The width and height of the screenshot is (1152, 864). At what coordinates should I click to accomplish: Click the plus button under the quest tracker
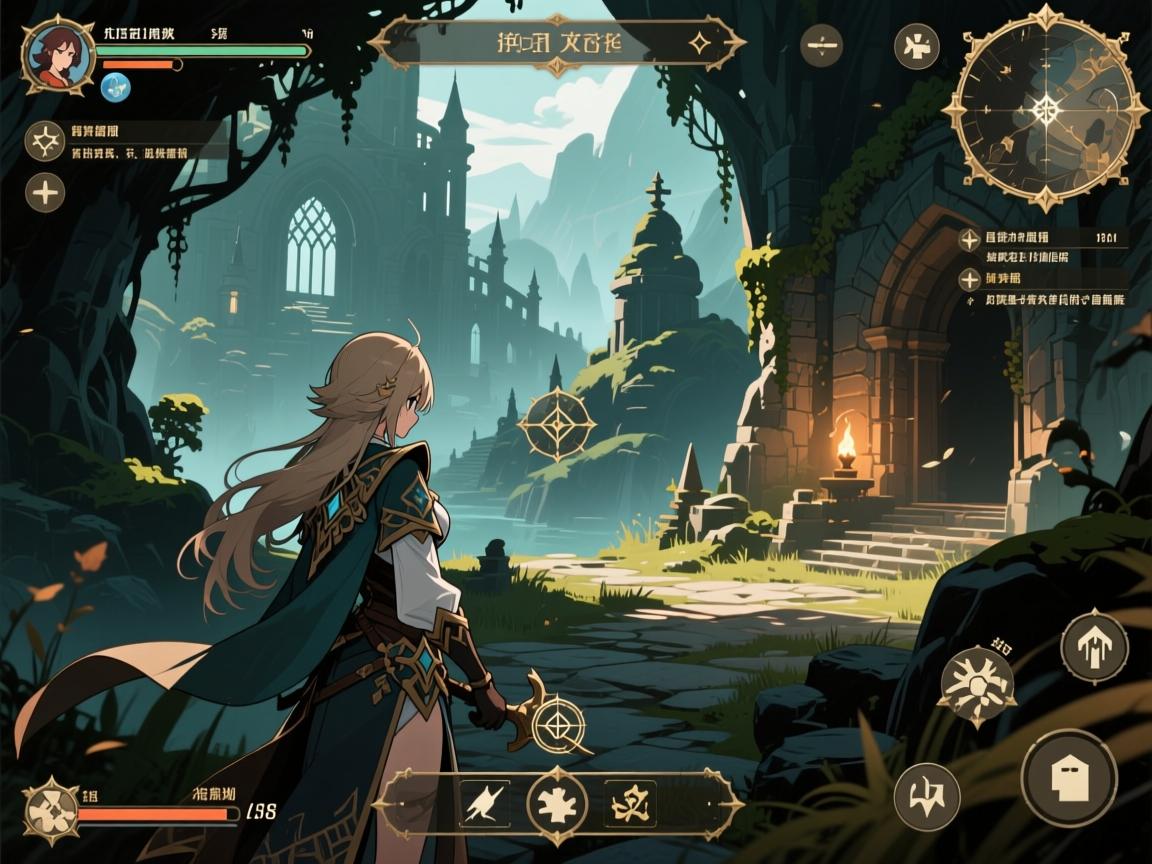[45, 191]
